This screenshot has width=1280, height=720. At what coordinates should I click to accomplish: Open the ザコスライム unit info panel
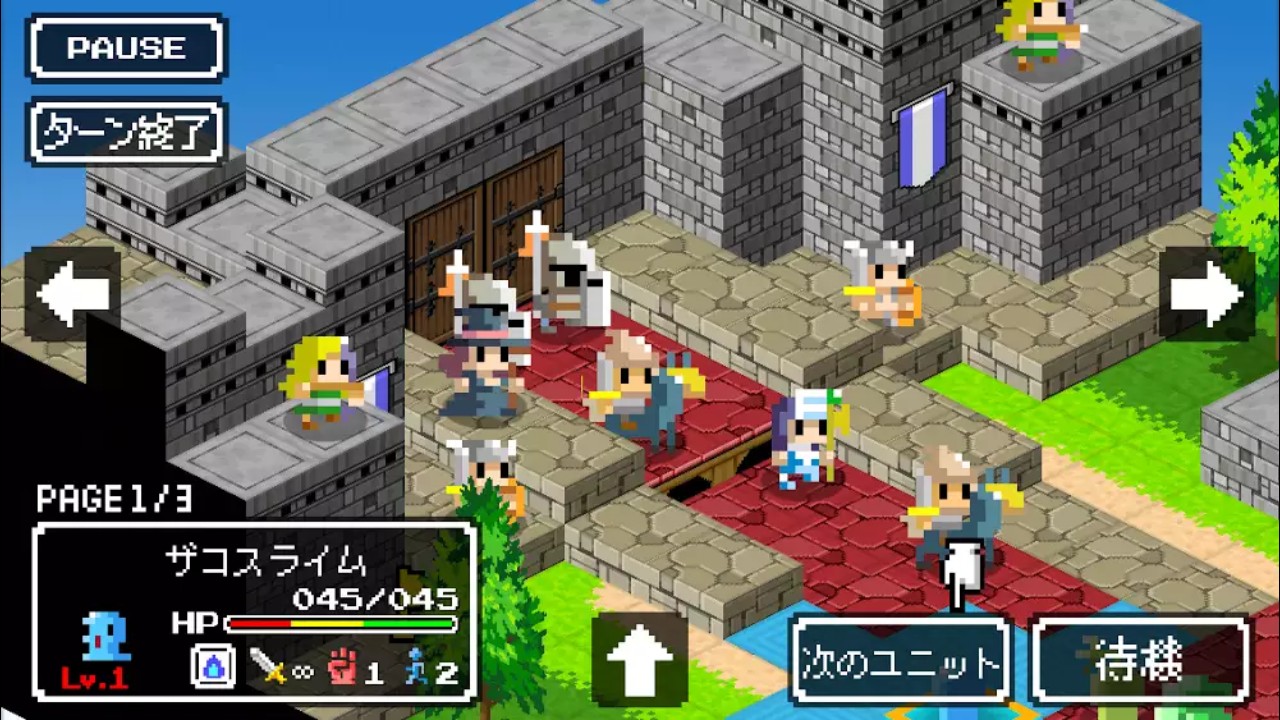(x=255, y=610)
